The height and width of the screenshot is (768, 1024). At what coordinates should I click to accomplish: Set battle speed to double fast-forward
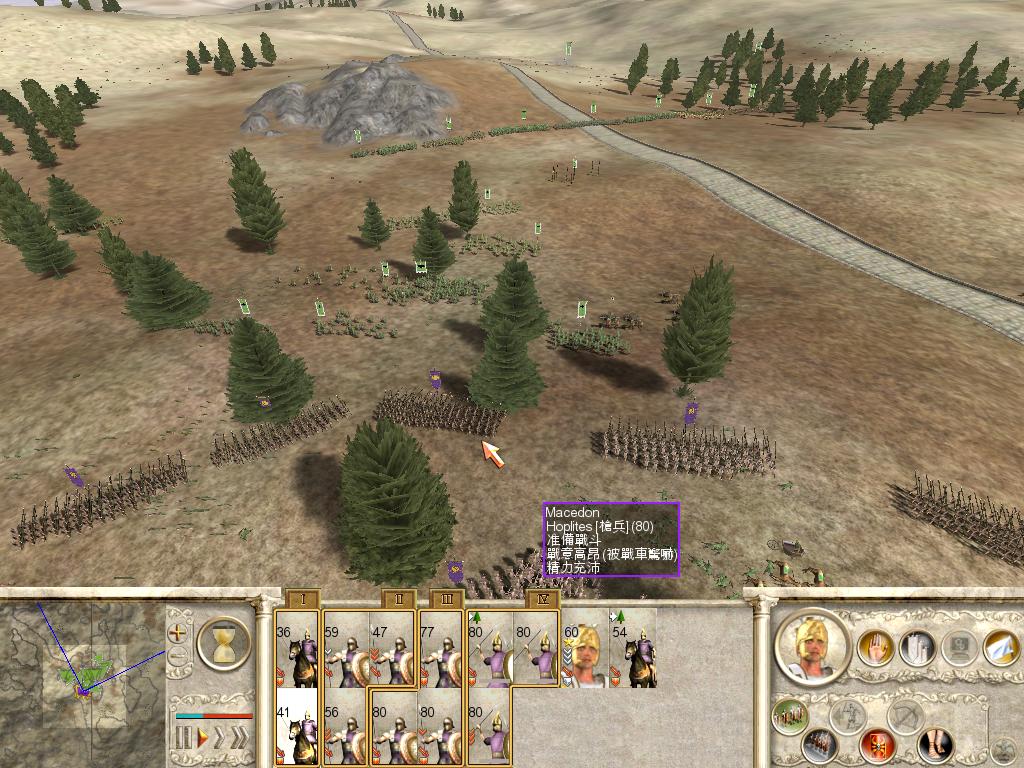coord(220,739)
